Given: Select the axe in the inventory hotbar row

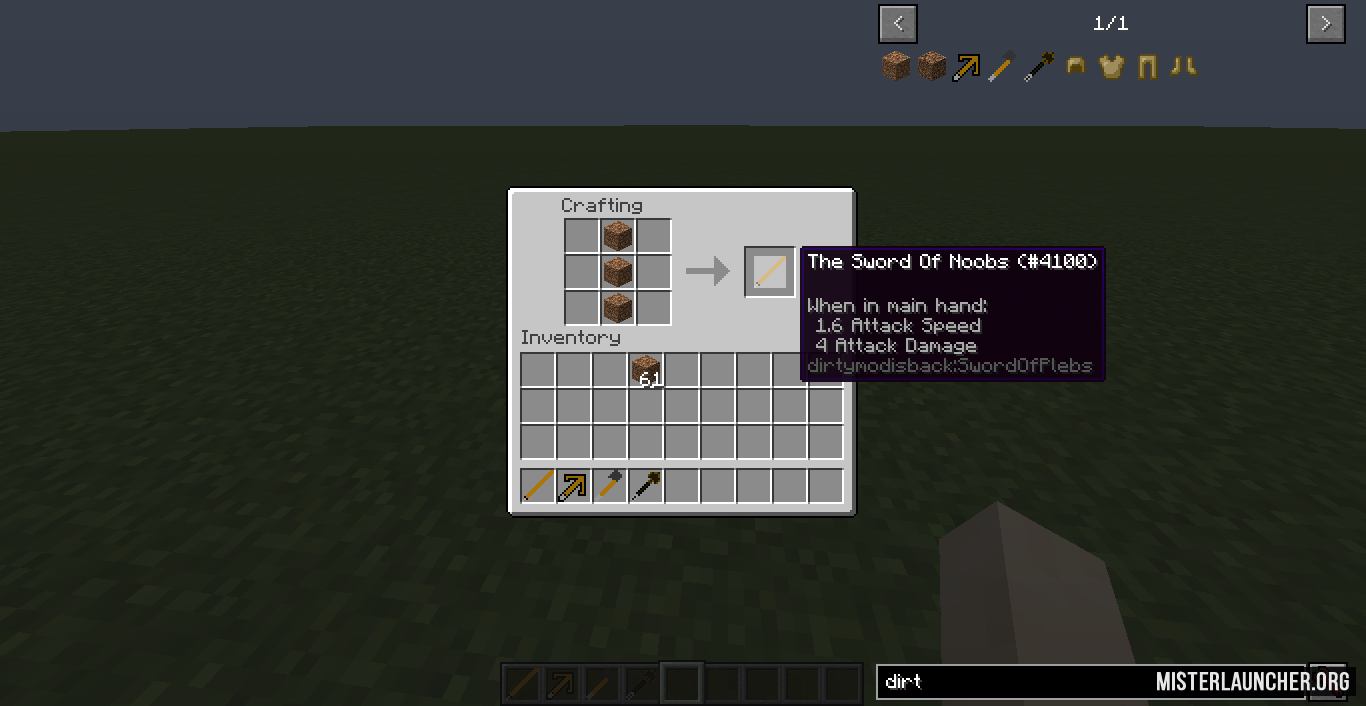Looking at the screenshot, I should click(x=610, y=486).
